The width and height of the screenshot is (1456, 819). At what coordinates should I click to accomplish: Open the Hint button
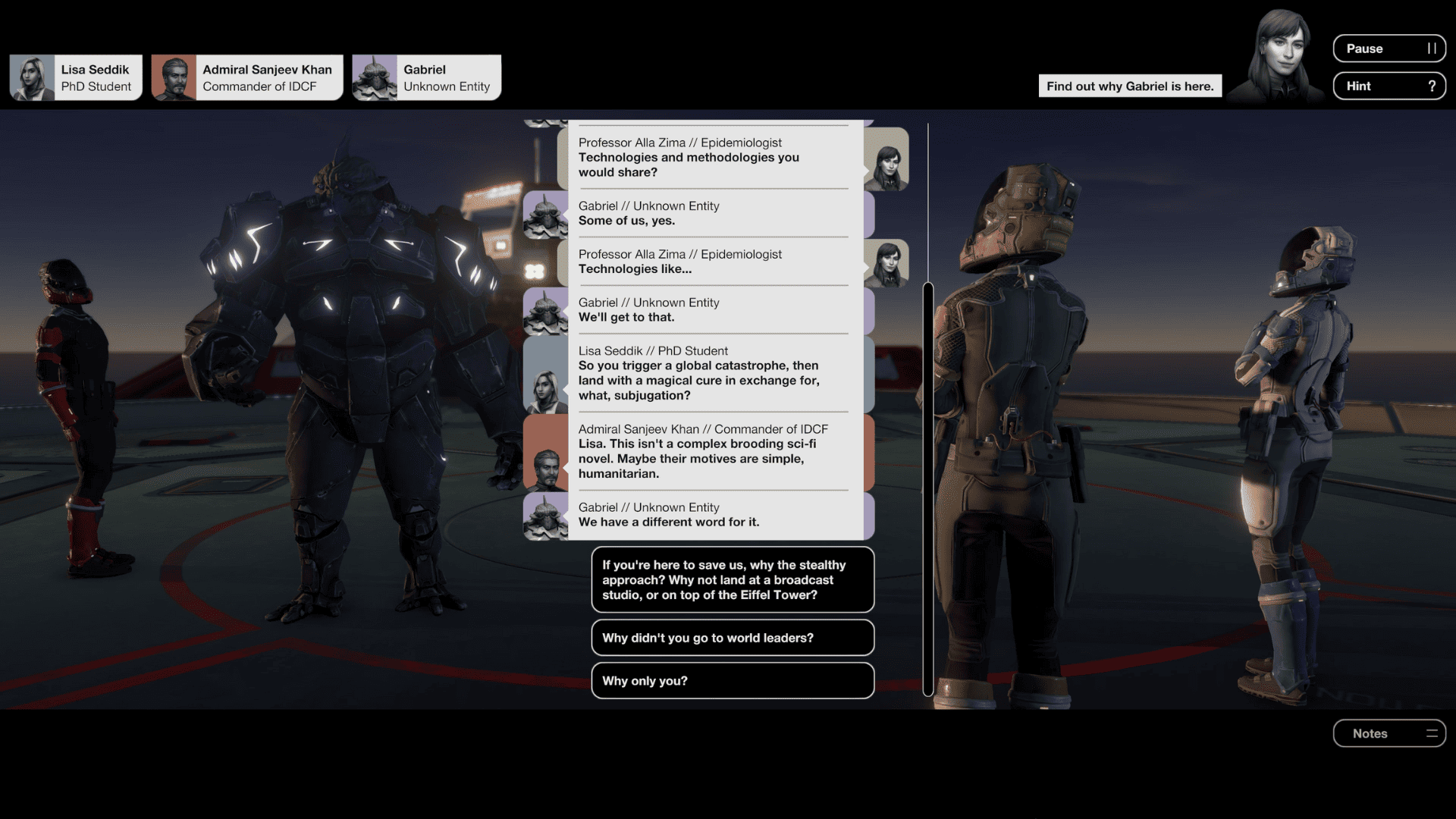[1389, 86]
